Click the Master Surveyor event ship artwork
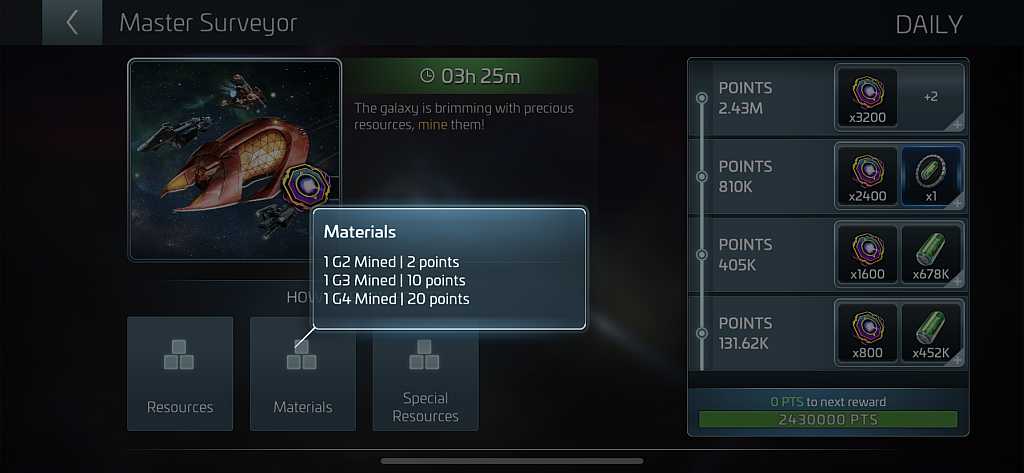Viewport: 1024px width, 473px height. click(235, 160)
